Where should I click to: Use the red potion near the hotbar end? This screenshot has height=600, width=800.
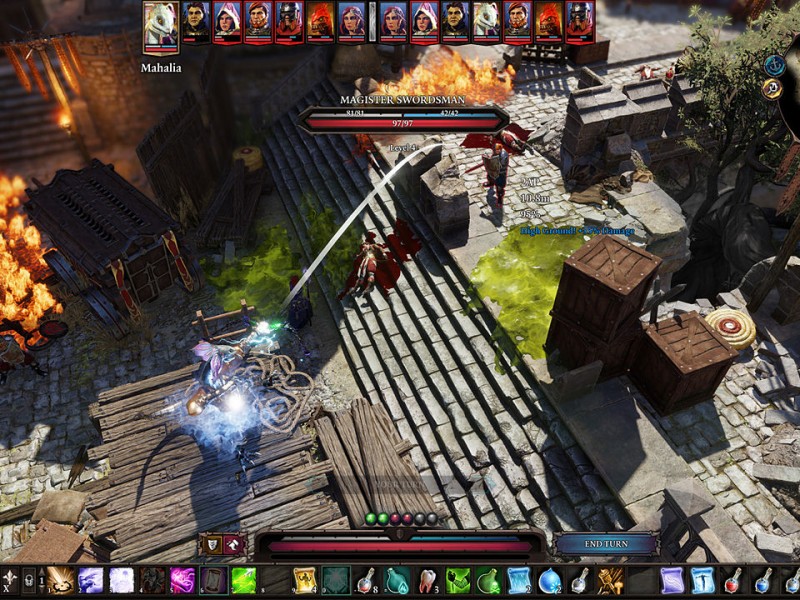733,581
